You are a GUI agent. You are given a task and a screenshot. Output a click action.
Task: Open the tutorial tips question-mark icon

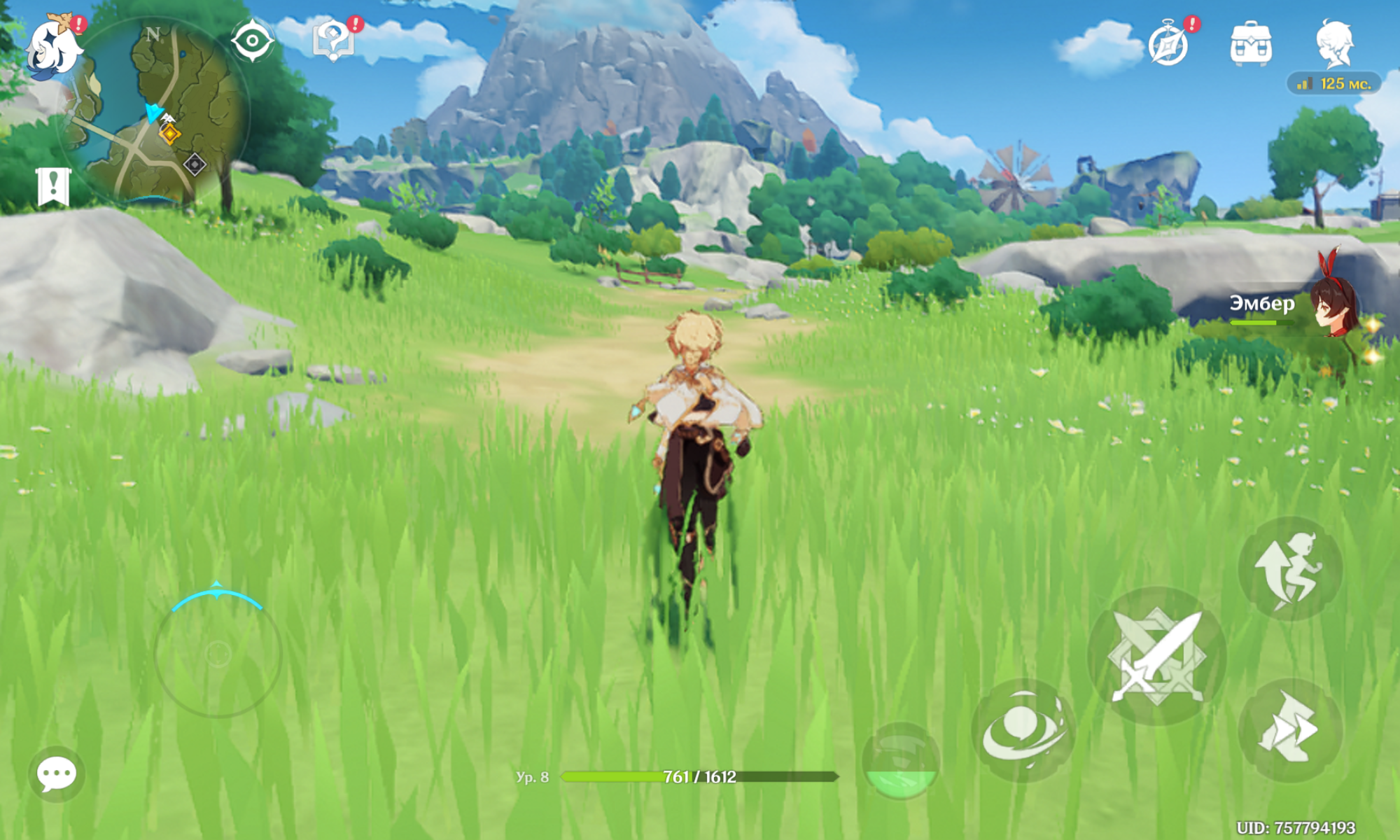[332, 41]
